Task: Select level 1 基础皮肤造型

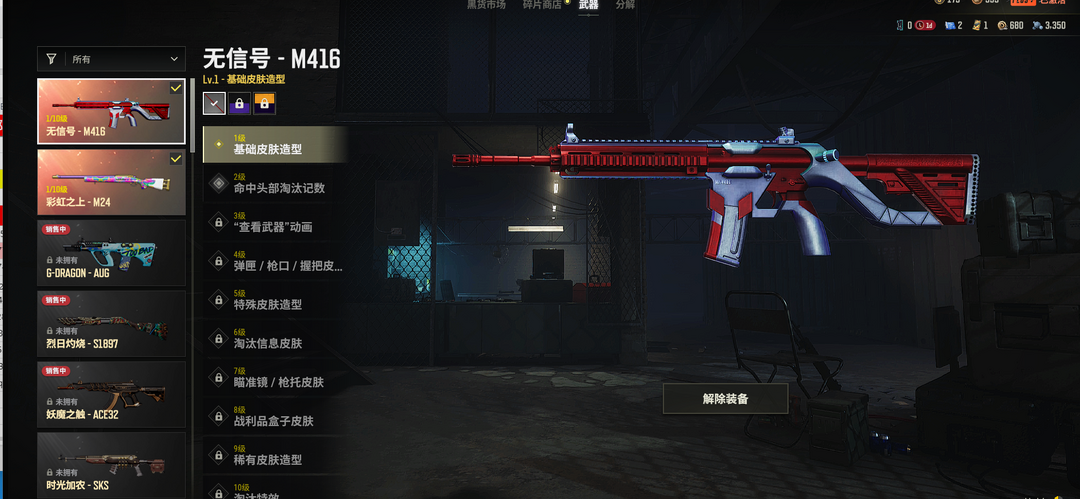Action: (x=275, y=145)
